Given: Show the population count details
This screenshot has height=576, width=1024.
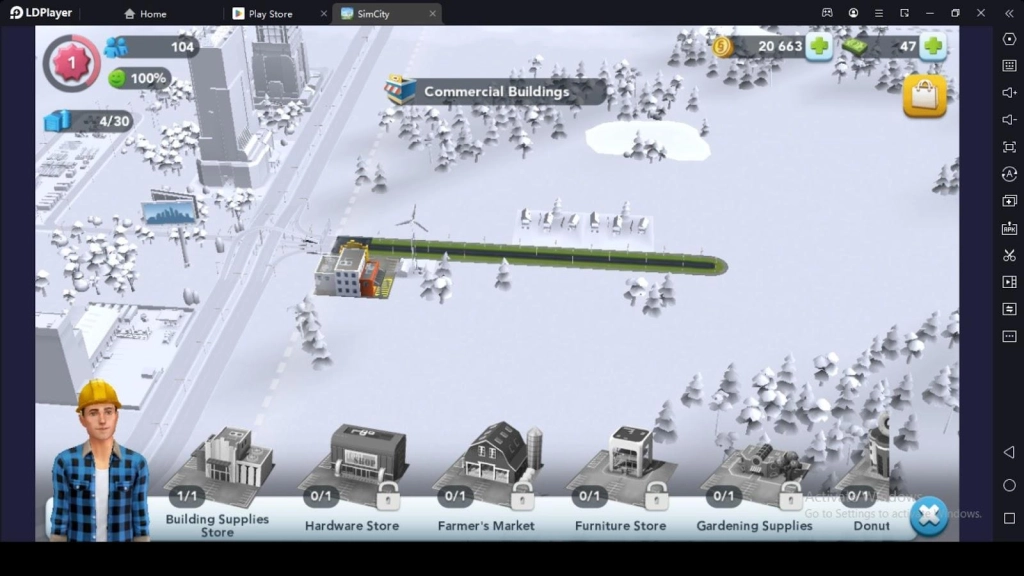Looking at the screenshot, I should [x=150, y=47].
